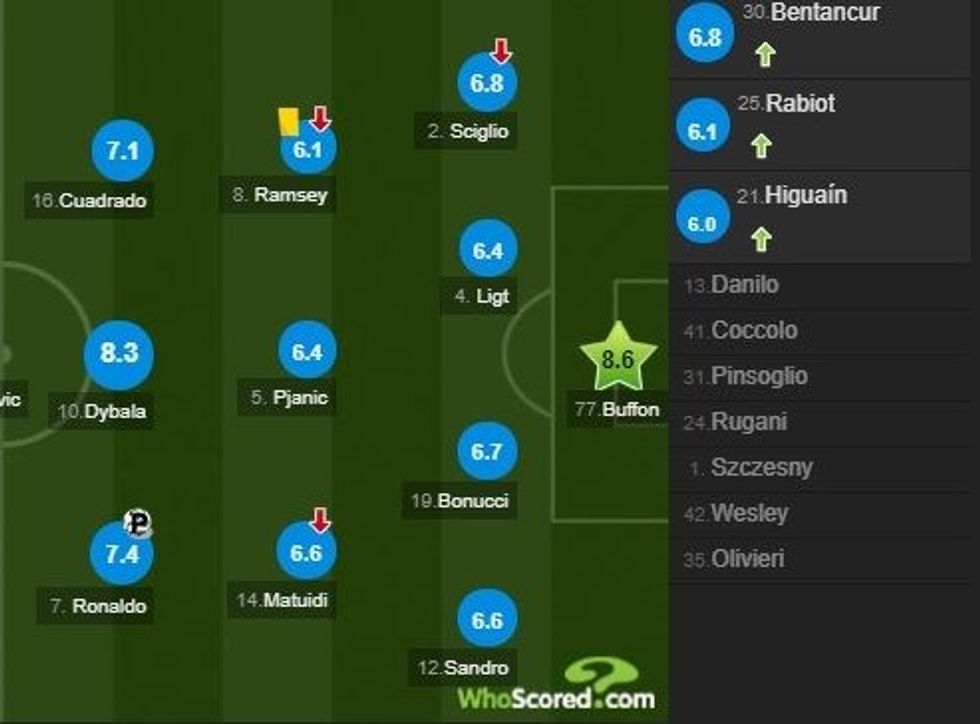Click Ramsey's player marker
This screenshot has height=724, width=980.
tap(307, 150)
